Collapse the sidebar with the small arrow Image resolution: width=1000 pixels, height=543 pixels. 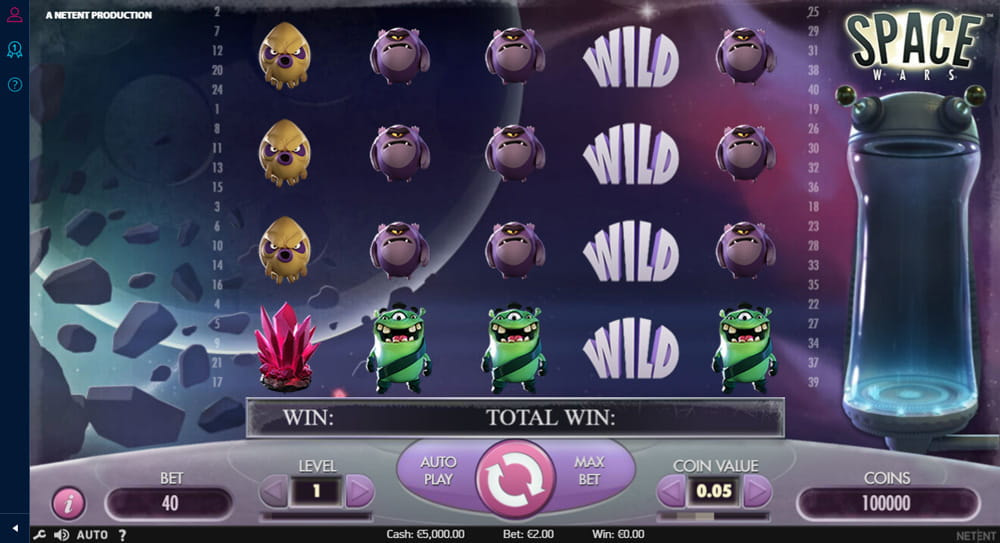tap(14, 527)
